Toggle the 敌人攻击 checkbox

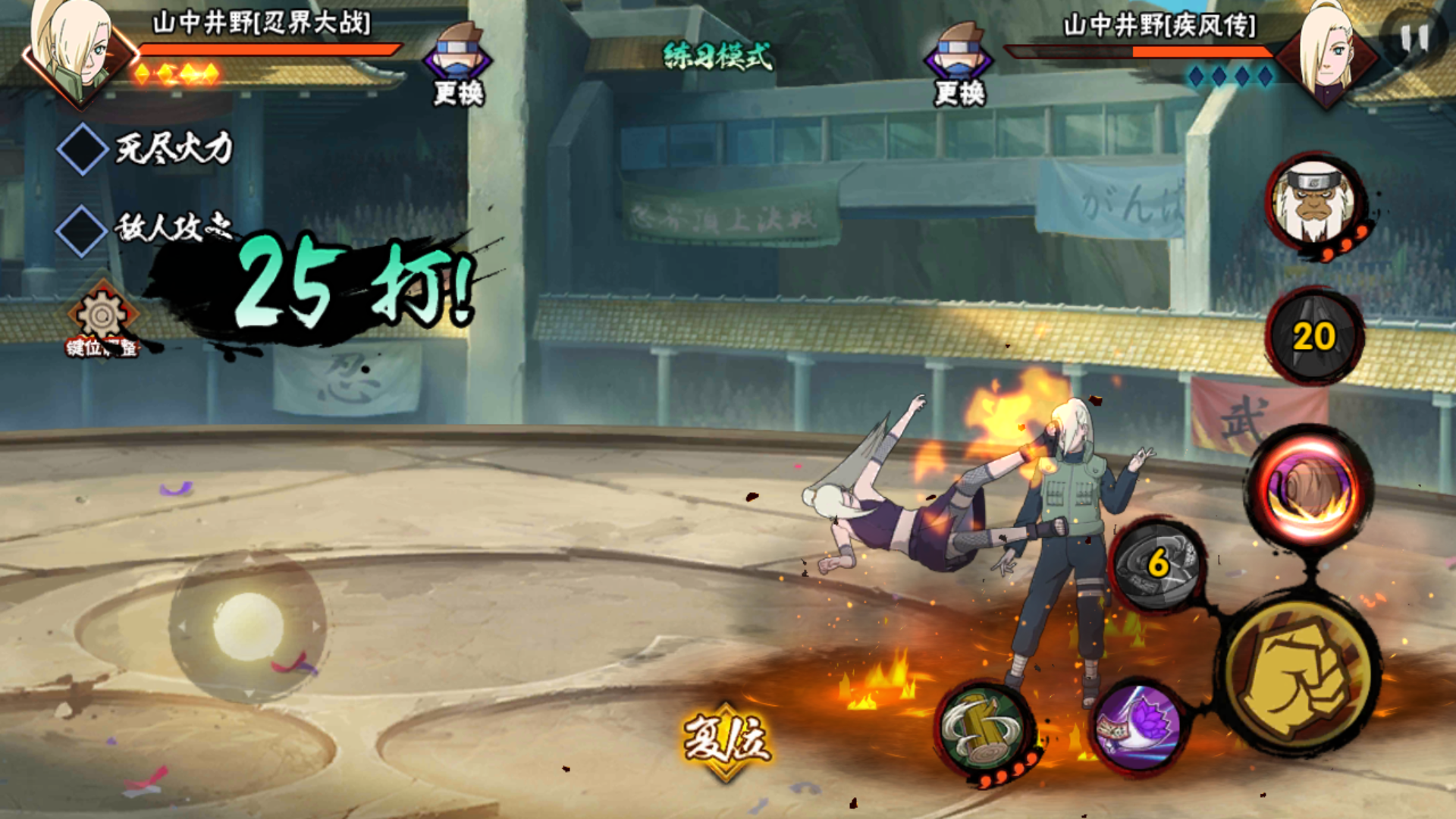82,230
